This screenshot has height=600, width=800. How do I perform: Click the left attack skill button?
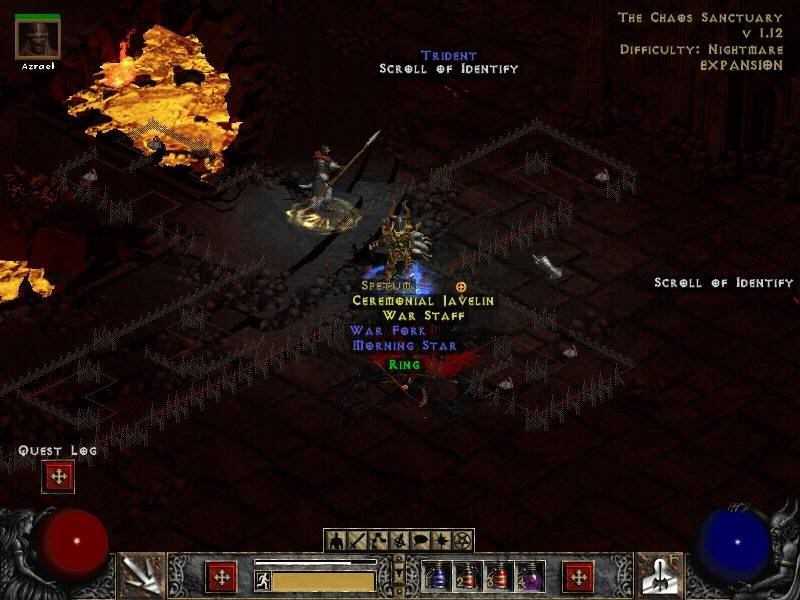pos(141,576)
